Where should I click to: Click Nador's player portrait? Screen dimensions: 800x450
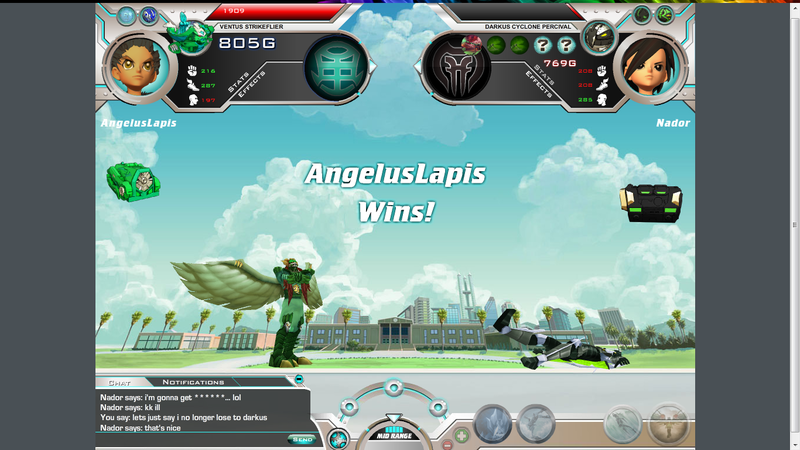tap(647, 66)
